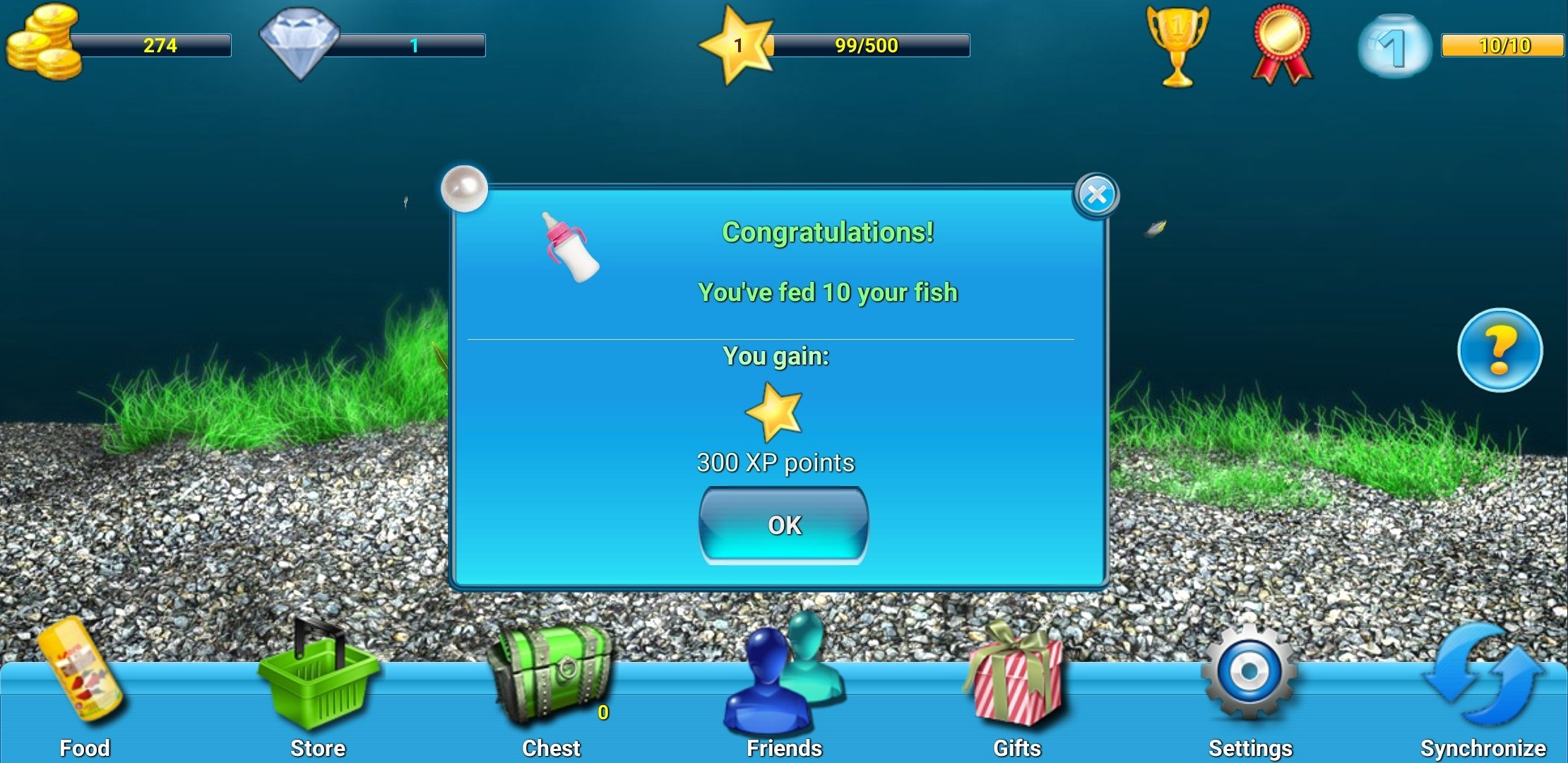Tap the level 1 bubble indicator
1568x763 pixels.
point(1393,46)
